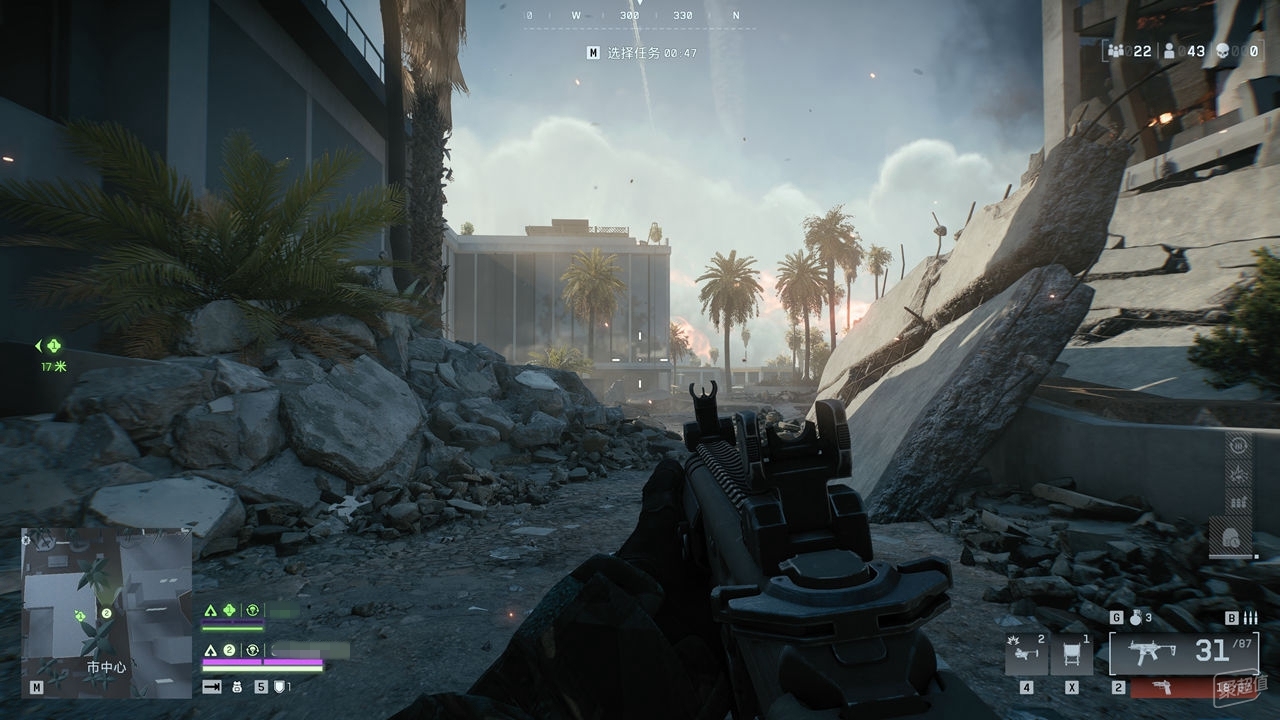Click the green squad objective marker showing 17米
The image size is (1280, 720).
click(53, 346)
